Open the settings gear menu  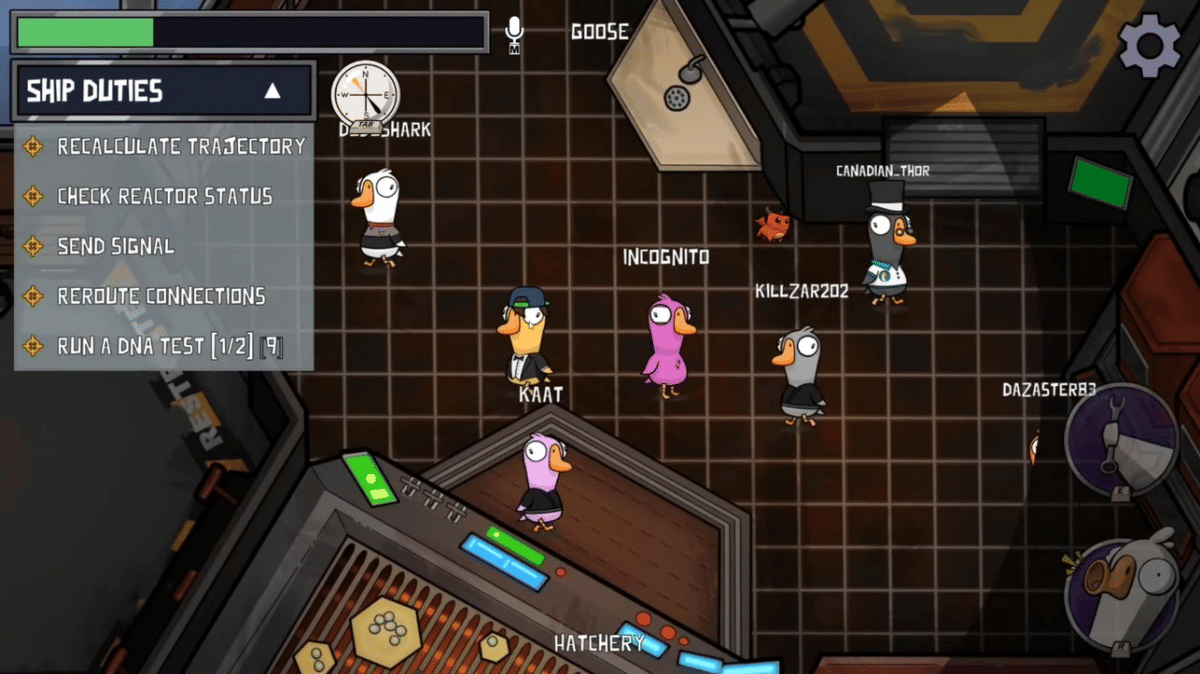point(1149,45)
